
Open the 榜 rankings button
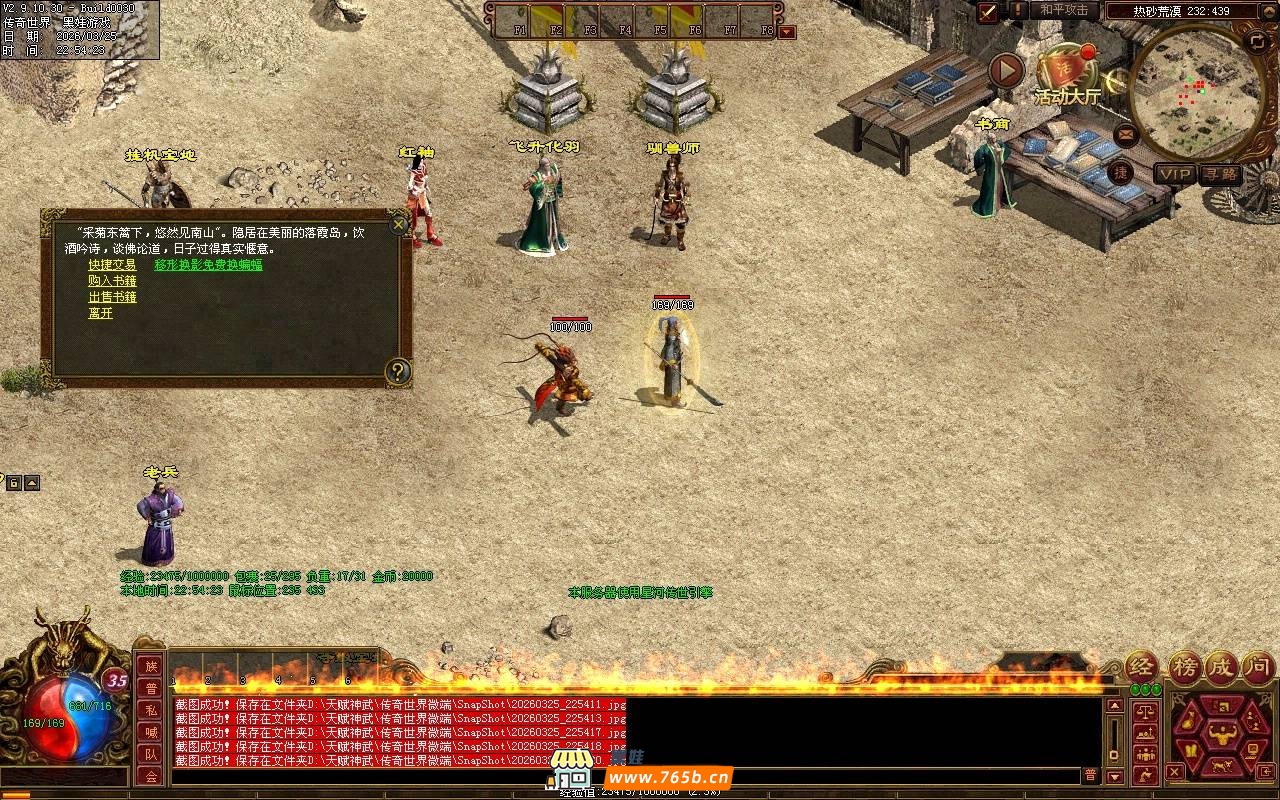point(1186,667)
